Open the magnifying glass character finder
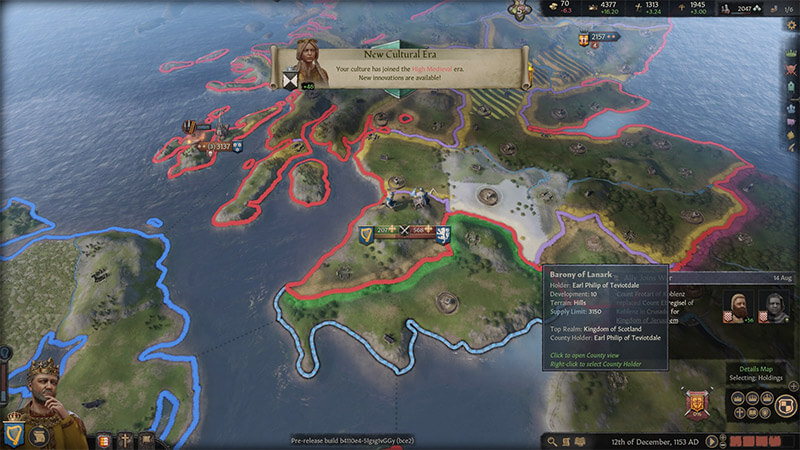 [550, 441]
